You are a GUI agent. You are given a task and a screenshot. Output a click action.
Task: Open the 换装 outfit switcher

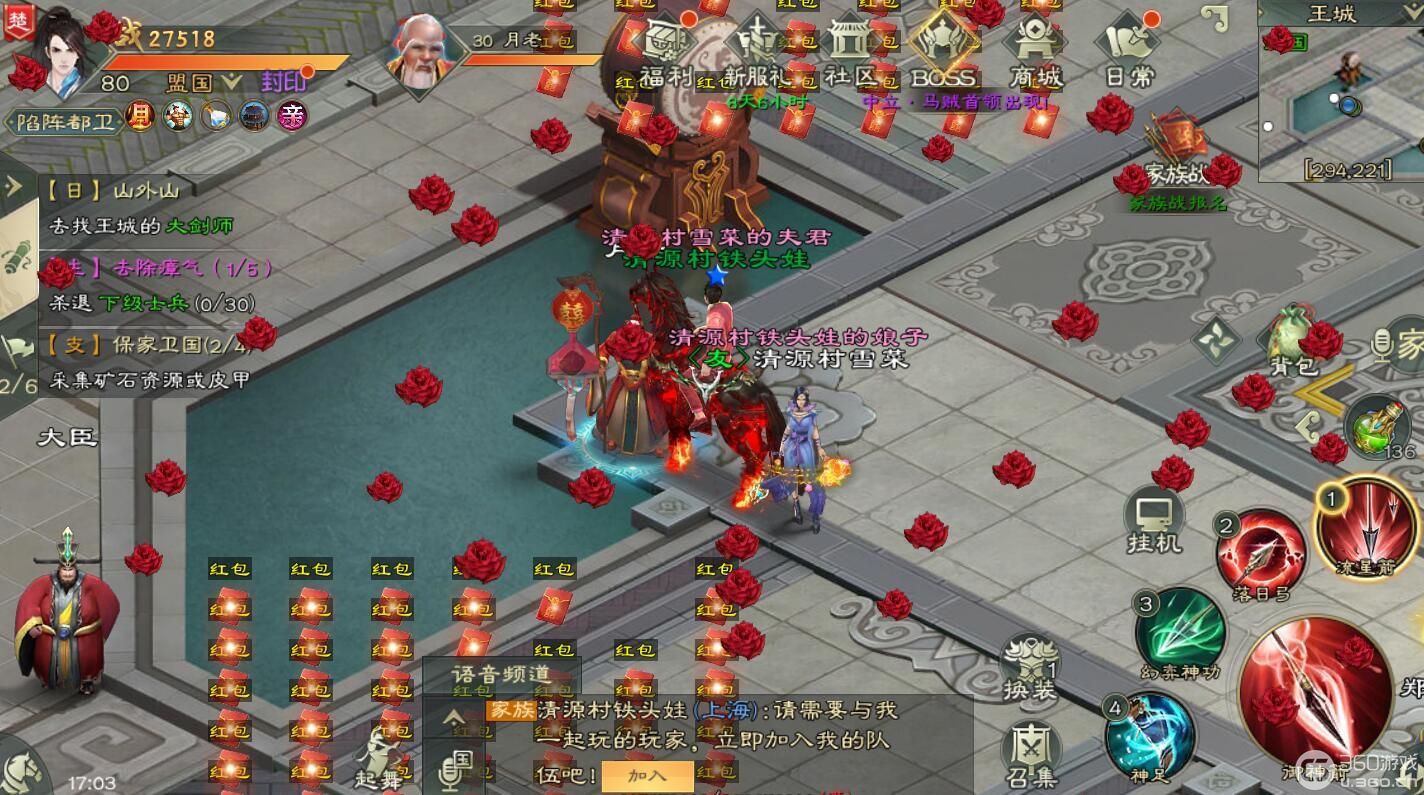pos(1029,666)
